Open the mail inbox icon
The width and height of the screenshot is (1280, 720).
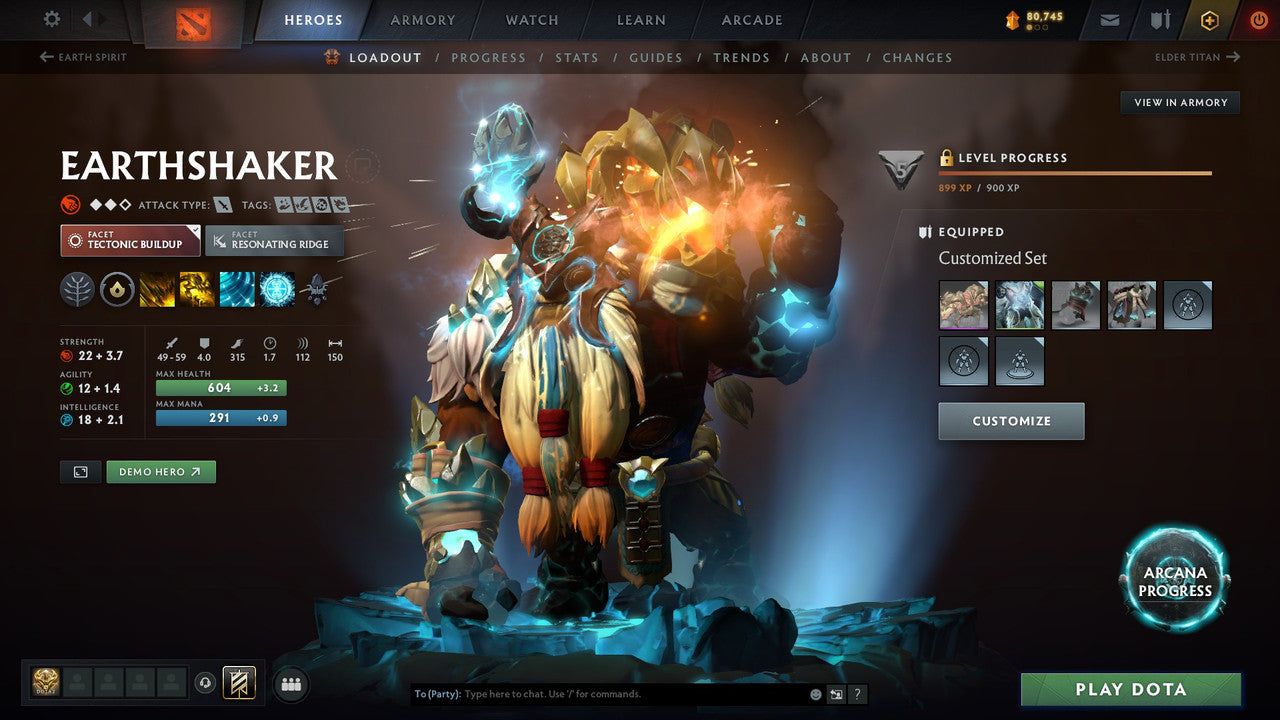click(1108, 18)
